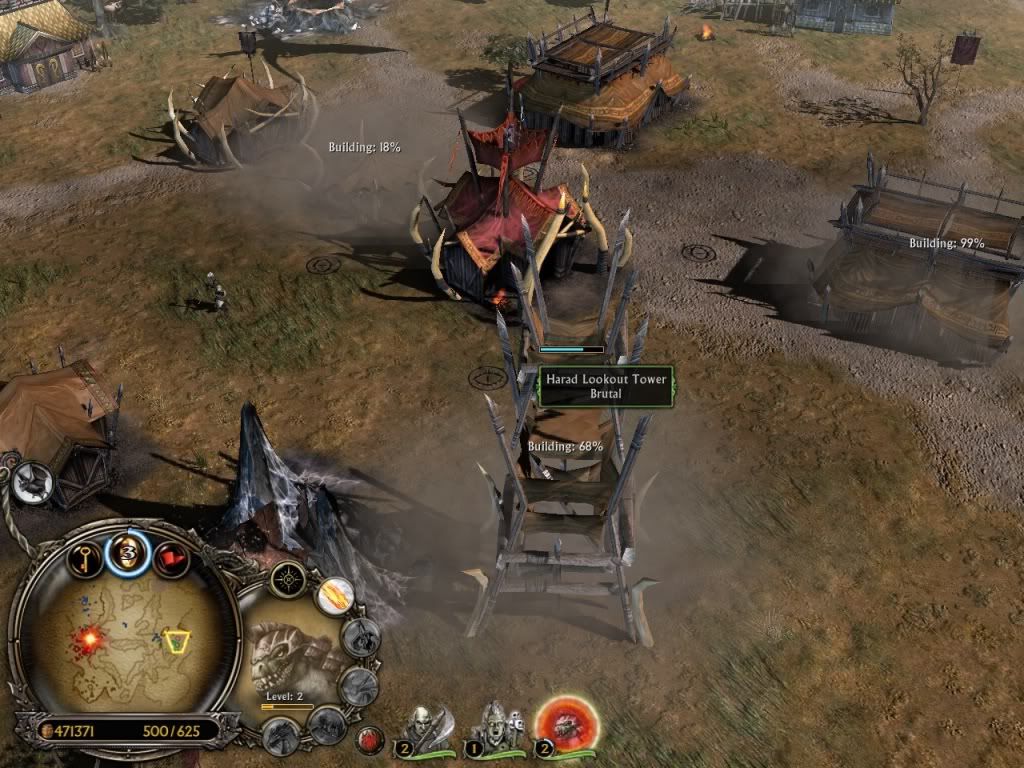Activate the flaming streak ability icon
This screenshot has height=768, width=1024.
click(334, 596)
